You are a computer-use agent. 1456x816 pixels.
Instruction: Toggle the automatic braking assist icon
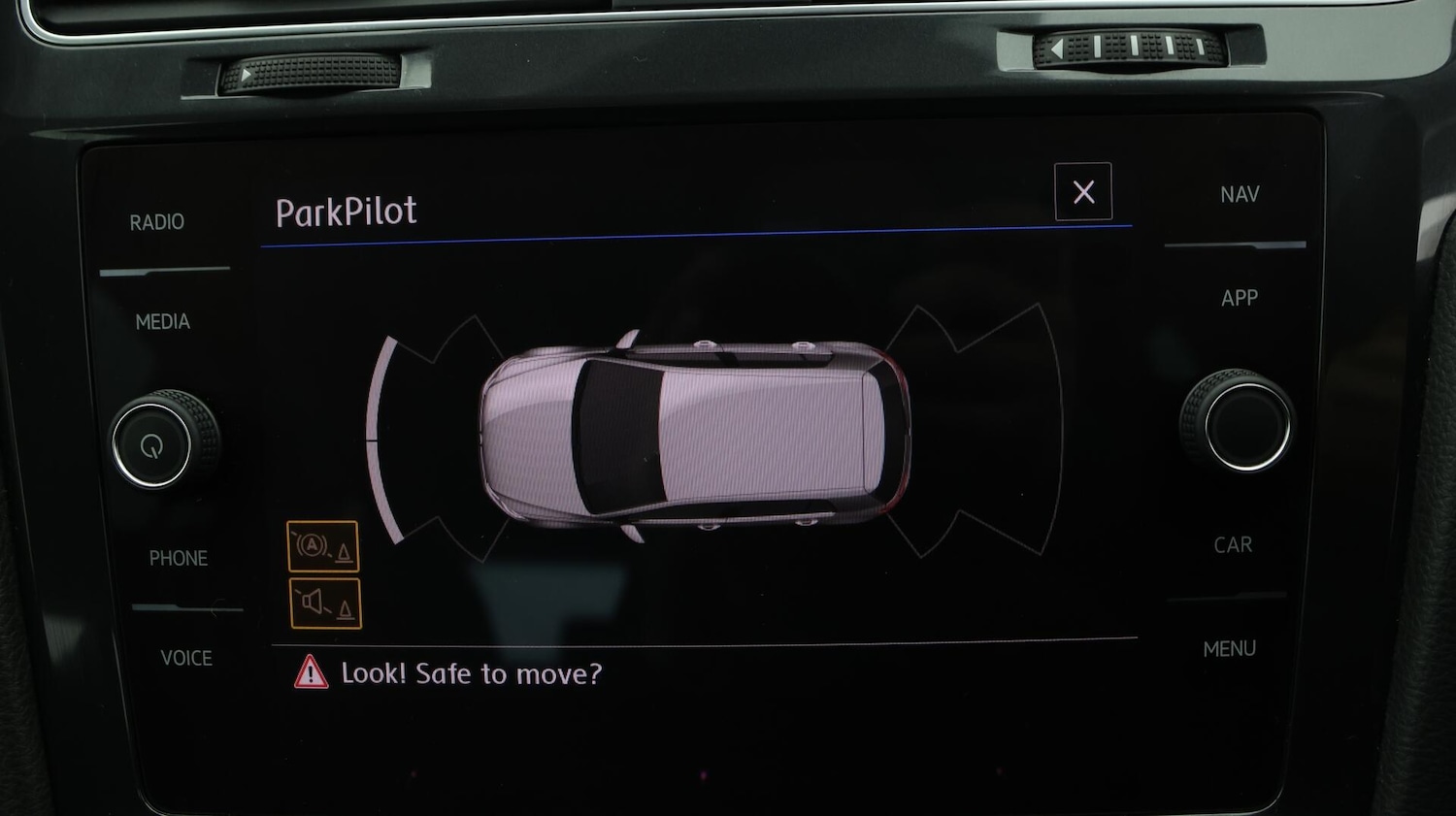[x=323, y=546]
